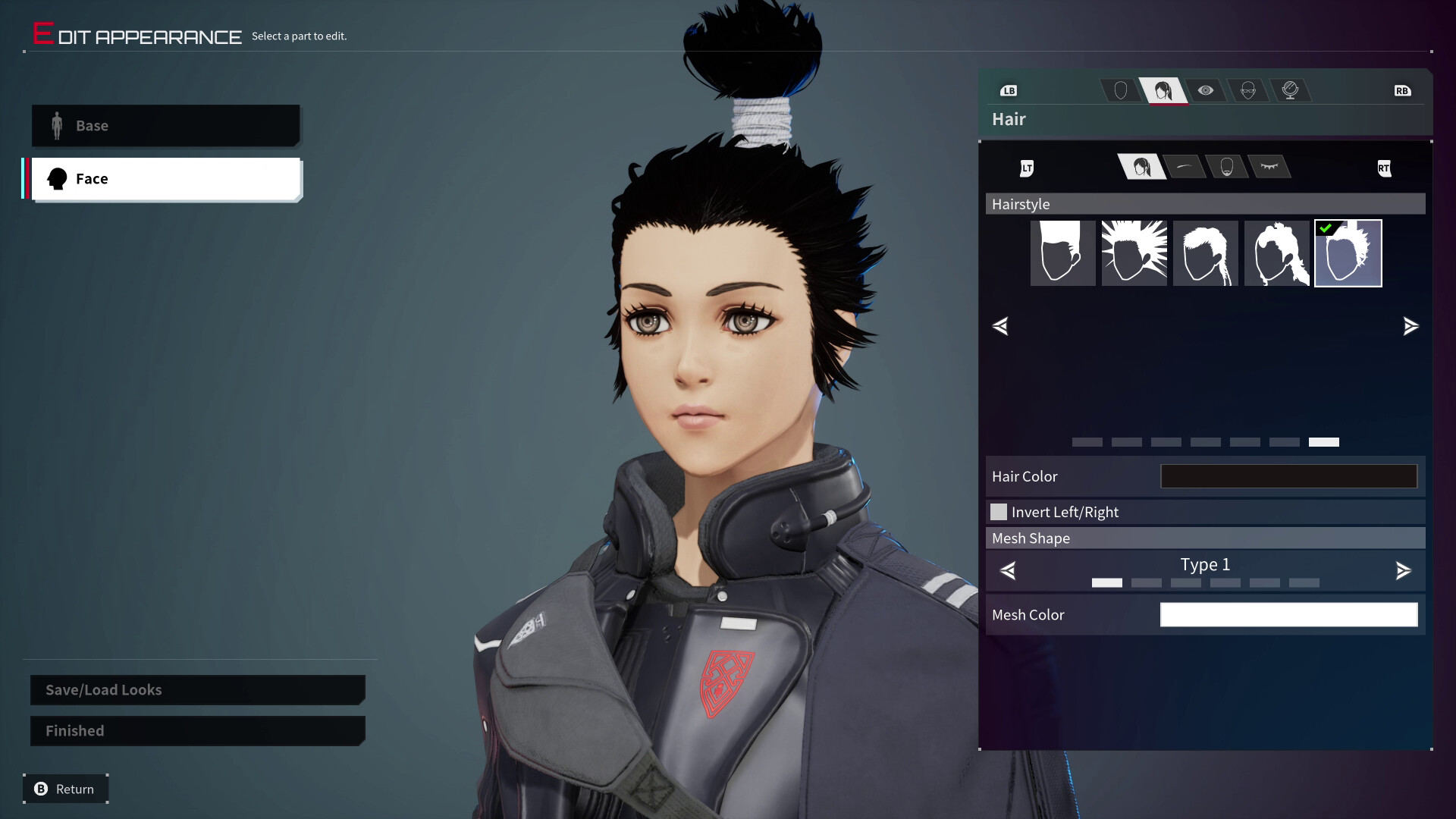Open the face shape outline tab
This screenshot has height=819, width=1456.
1121,91
